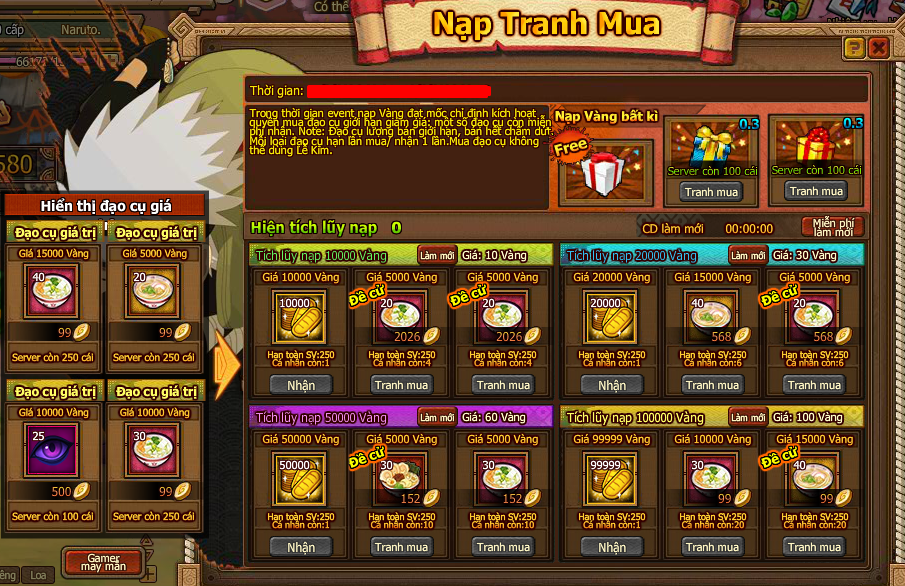Refresh the 50000 Vàng tier with Làm mới
The height and width of the screenshot is (586, 905).
[437, 417]
